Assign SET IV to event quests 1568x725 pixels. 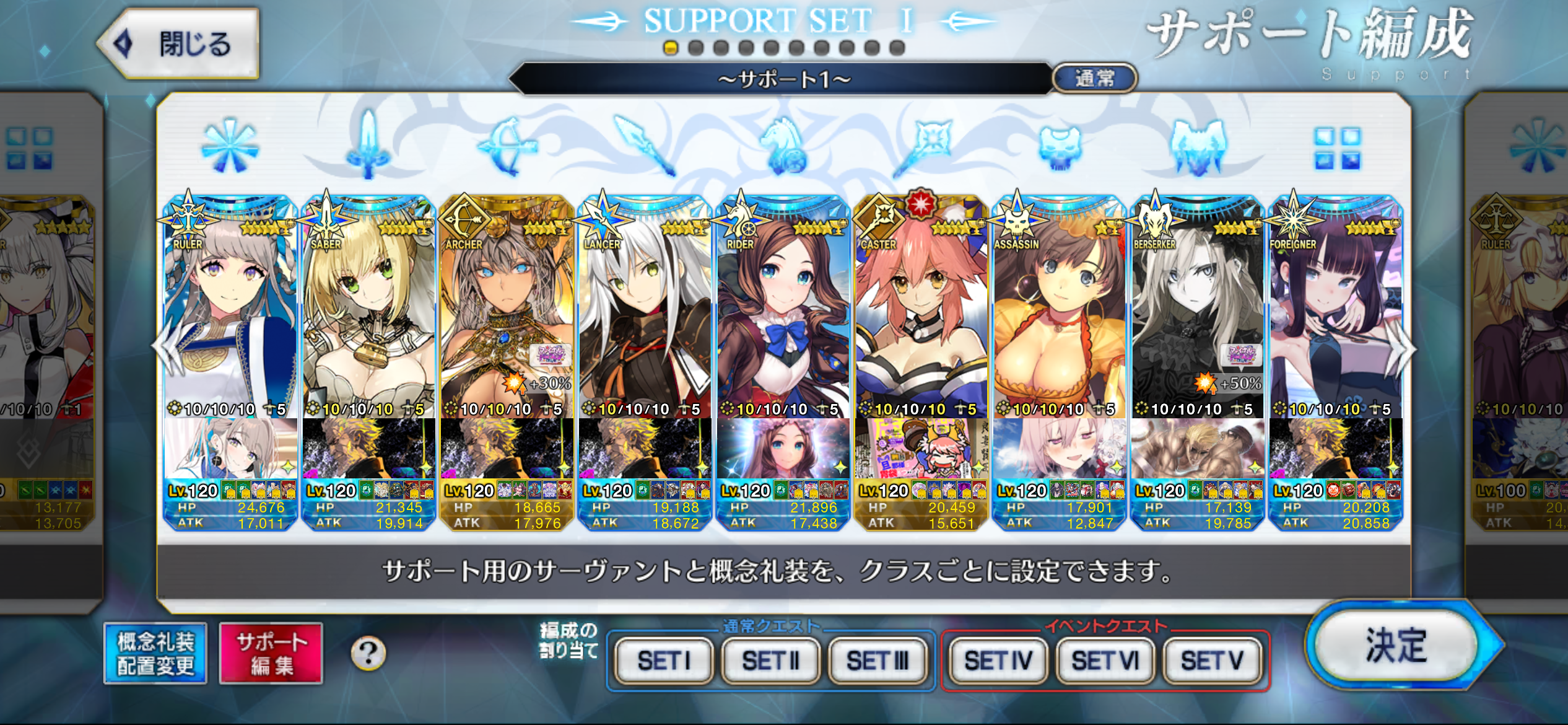(998, 661)
